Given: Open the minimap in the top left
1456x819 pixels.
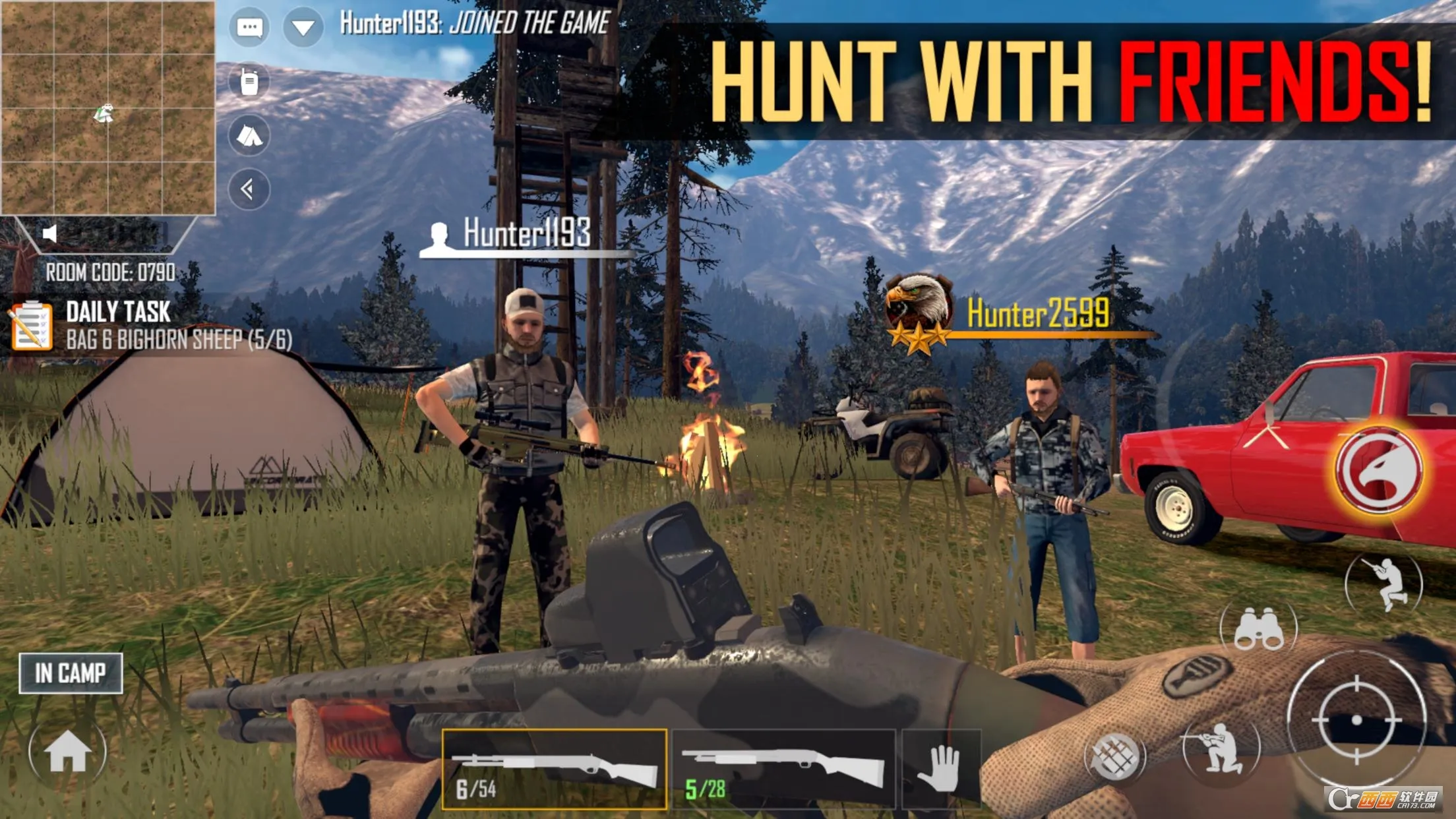Looking at the screenshot, I should (x=109, y=109).
